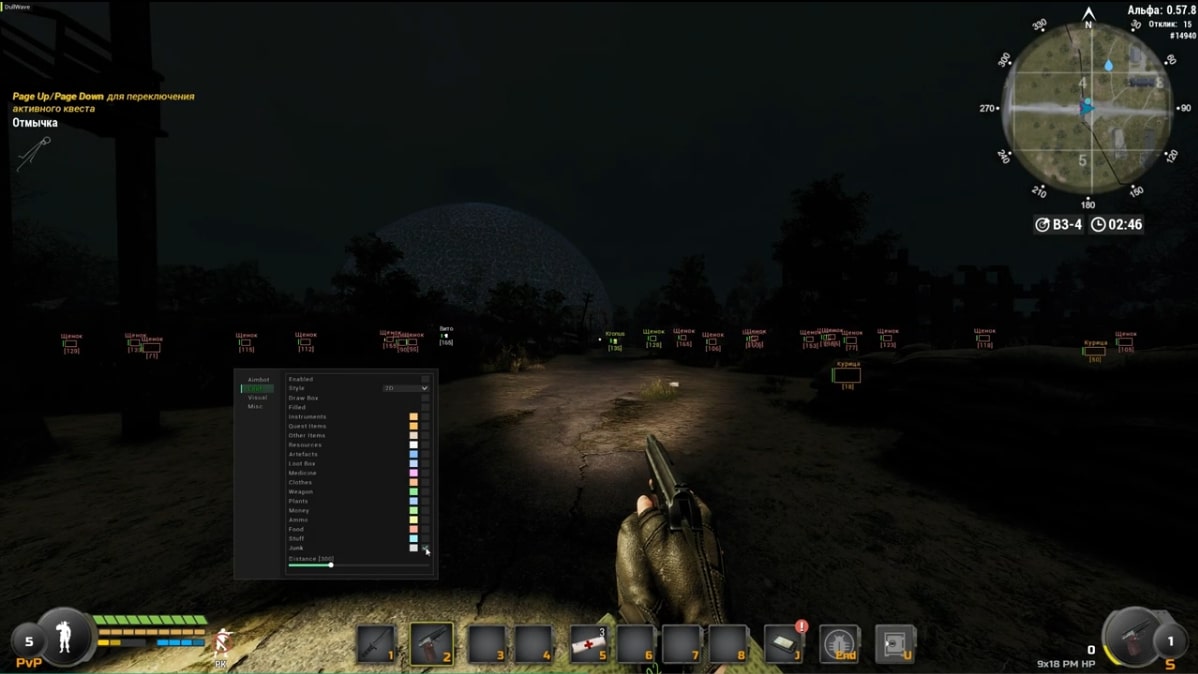Open the safe icon marked U

point(894,644)
